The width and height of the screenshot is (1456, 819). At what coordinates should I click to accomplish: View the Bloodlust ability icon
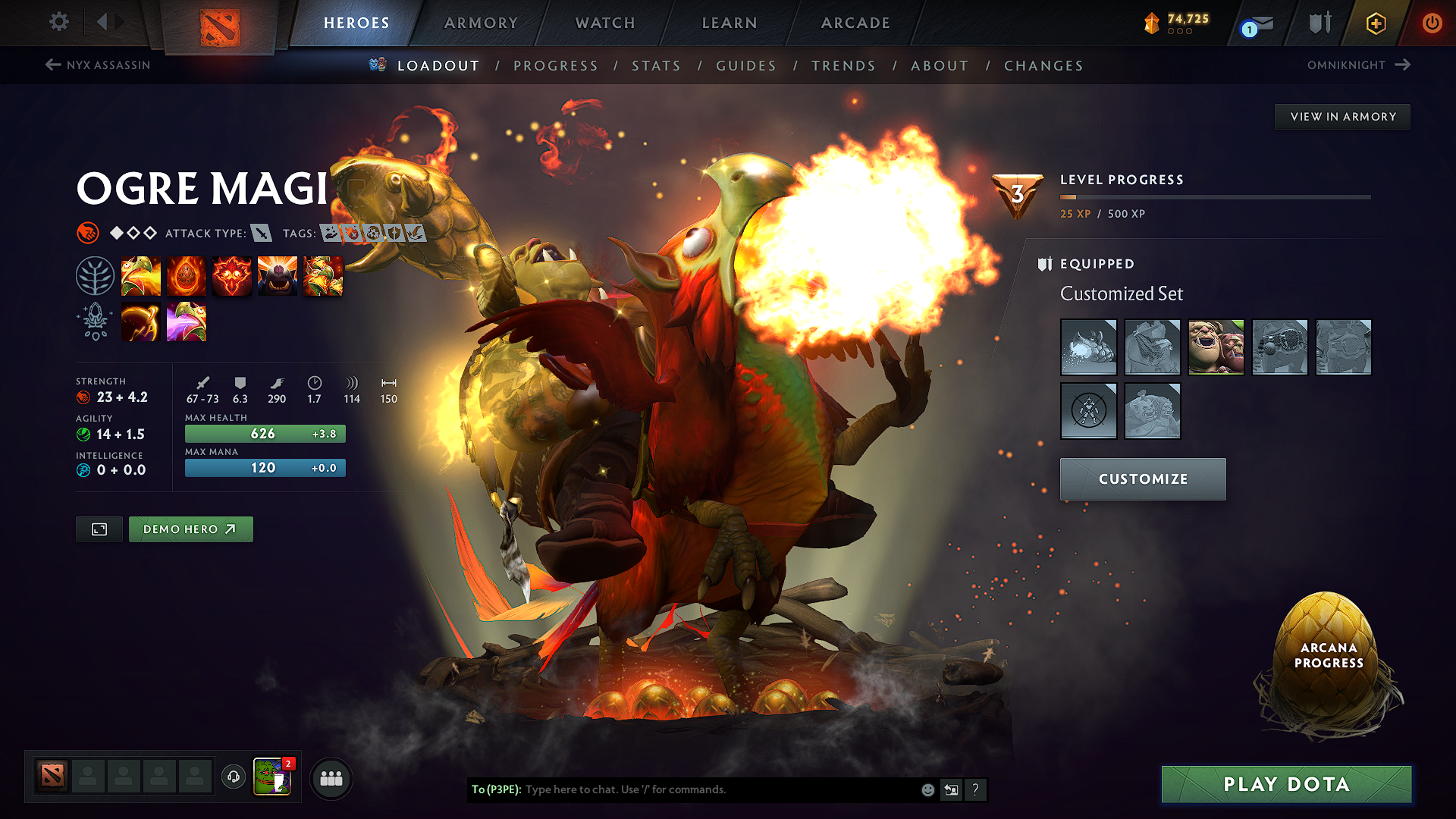pyautogui.click(x=232, y=276)
